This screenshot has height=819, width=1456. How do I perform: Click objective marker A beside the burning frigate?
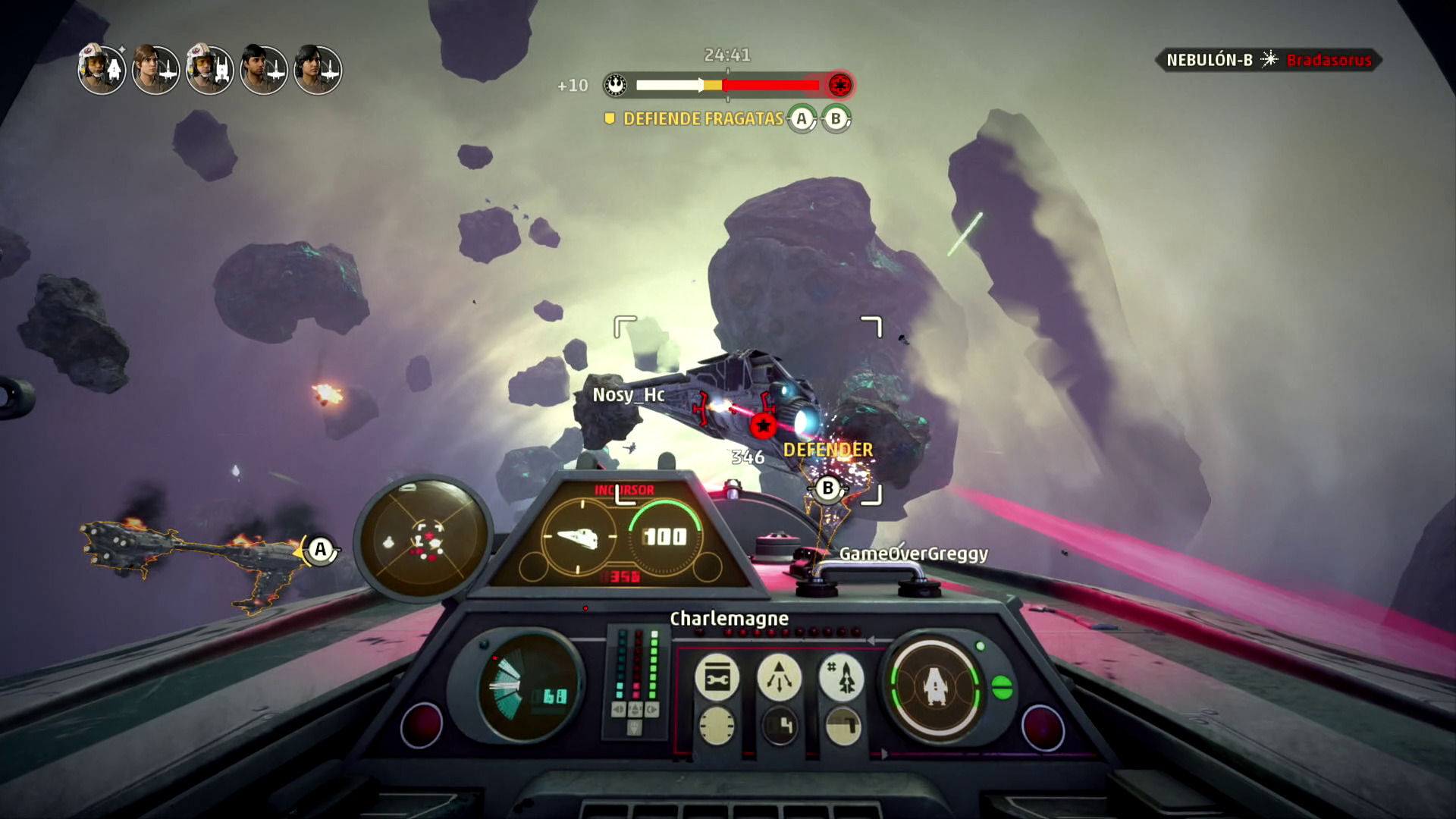(x=320, y=550)
